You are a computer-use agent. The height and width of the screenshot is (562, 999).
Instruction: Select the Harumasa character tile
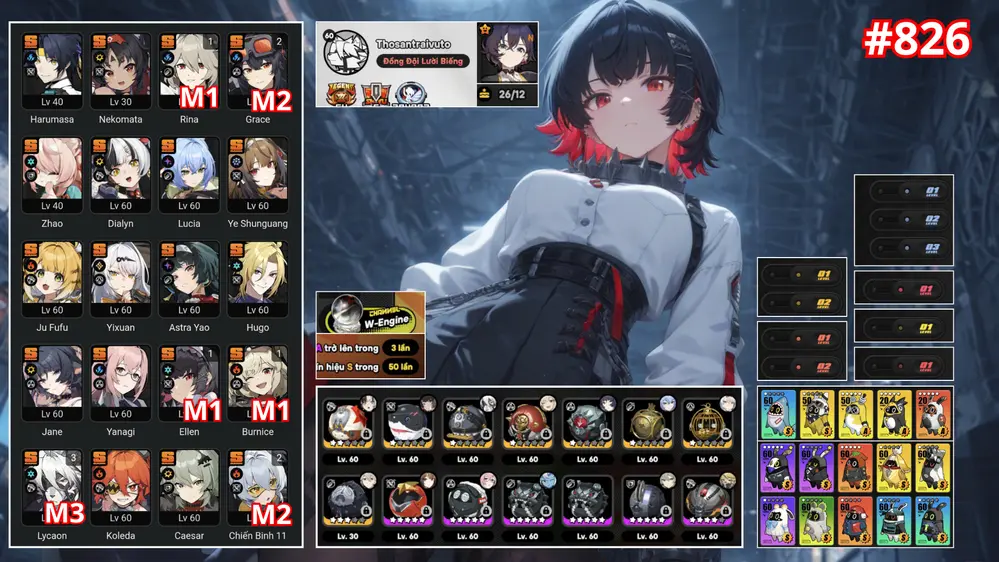[52, 71]
